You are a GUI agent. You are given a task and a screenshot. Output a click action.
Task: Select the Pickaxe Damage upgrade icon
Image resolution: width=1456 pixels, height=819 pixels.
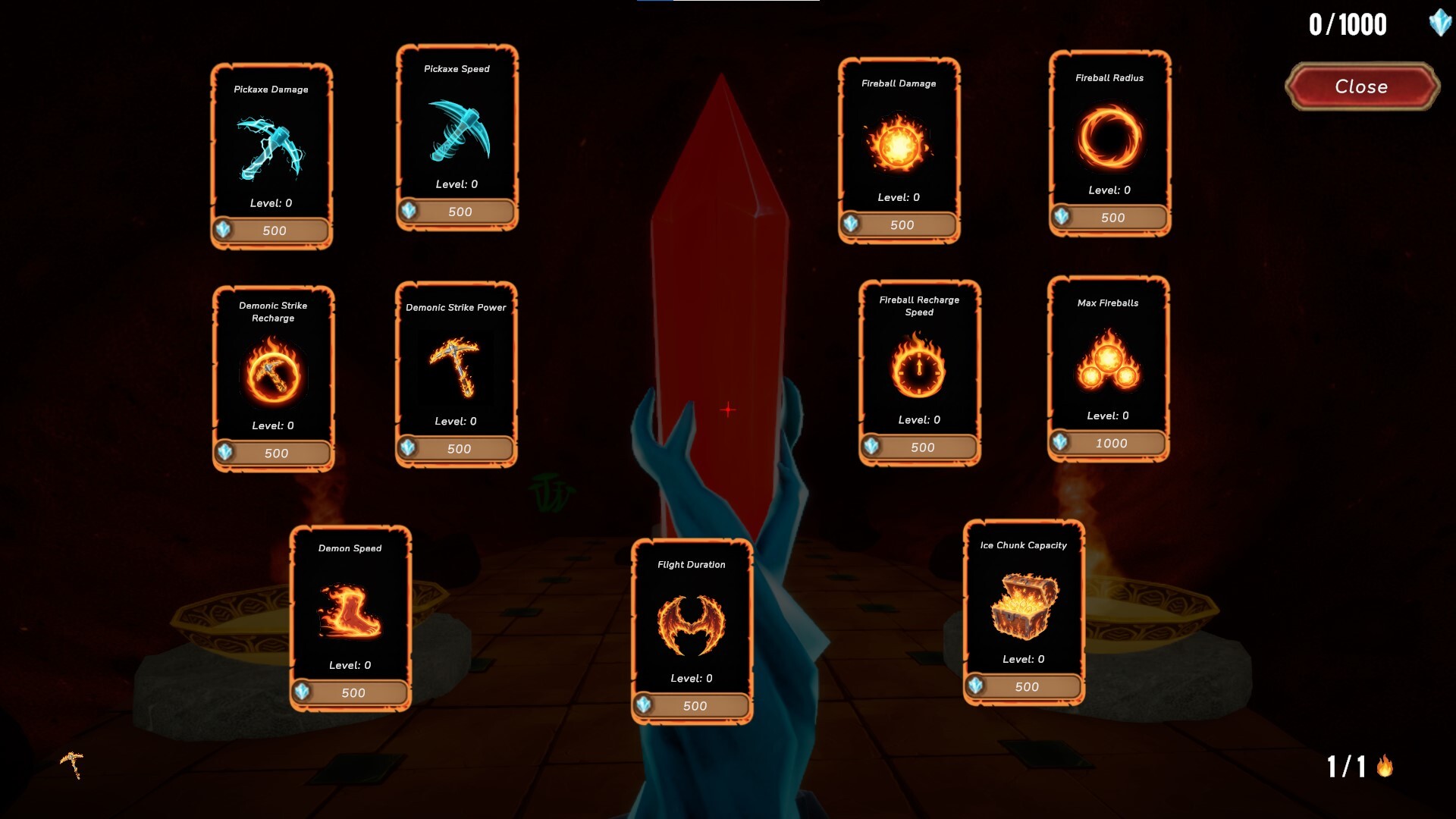pyautogui.click(x=271, y=148)
